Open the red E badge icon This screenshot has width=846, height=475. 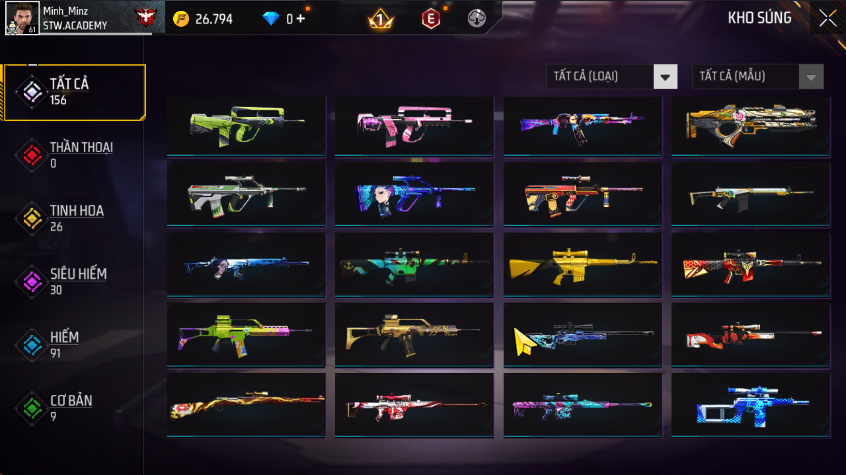pos(430,18)
